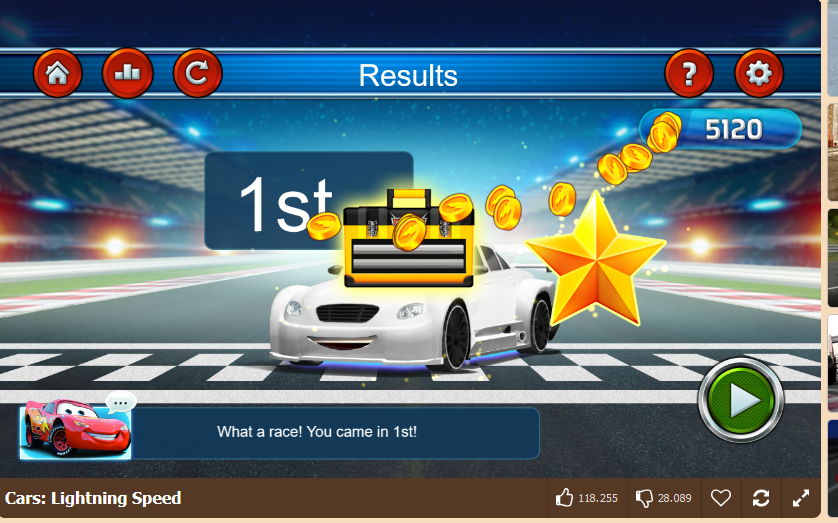Add game to favorites with heart icon
Image resolution: width=838 pixels, height=523 pixels.
(x=720, y=498)
